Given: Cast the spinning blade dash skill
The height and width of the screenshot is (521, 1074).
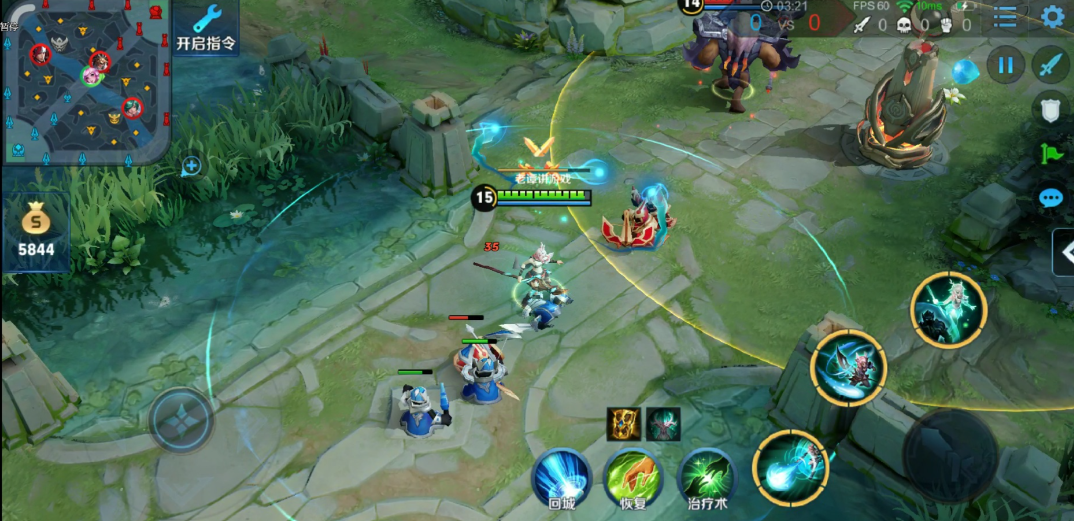Looking at the screenshot, I should (848, 368).
